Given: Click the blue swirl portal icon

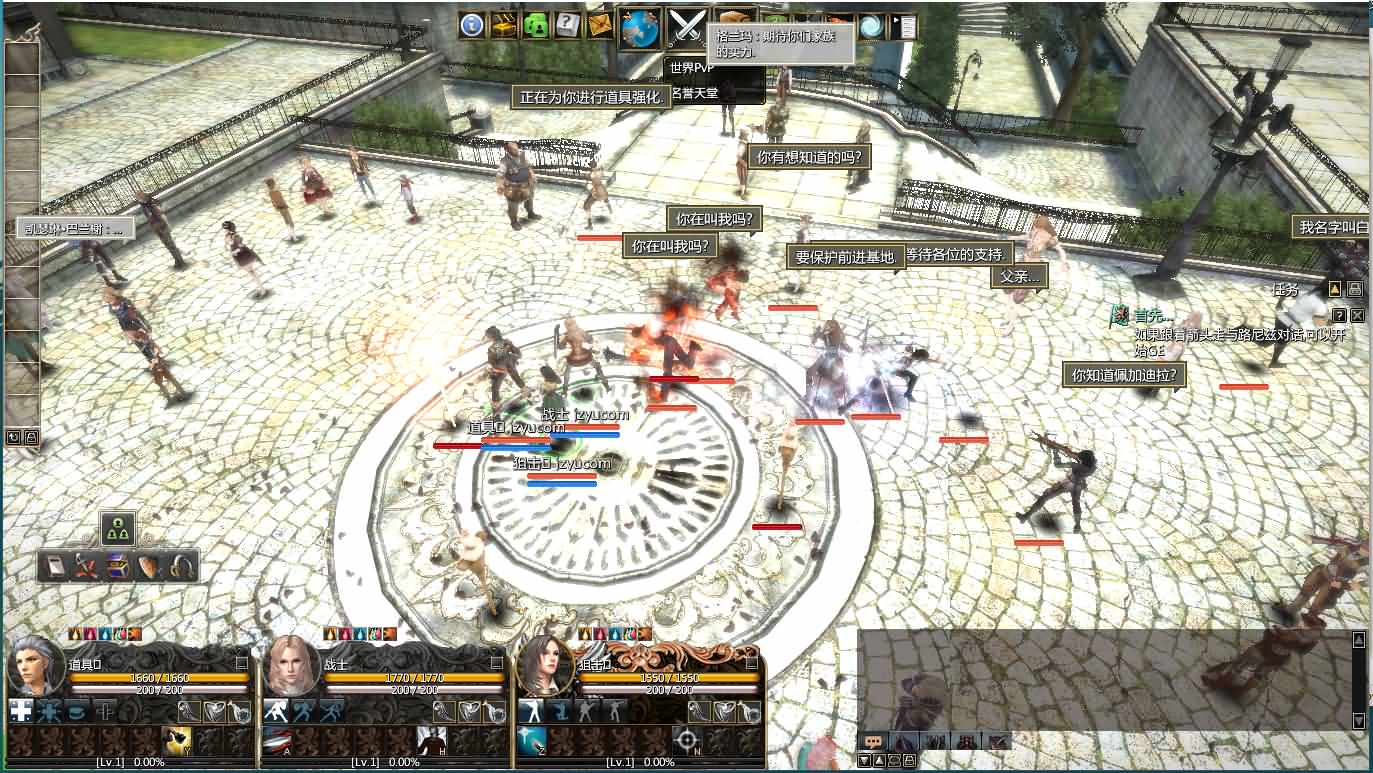Looking at the screenshot, I should [x=871, y=27].
